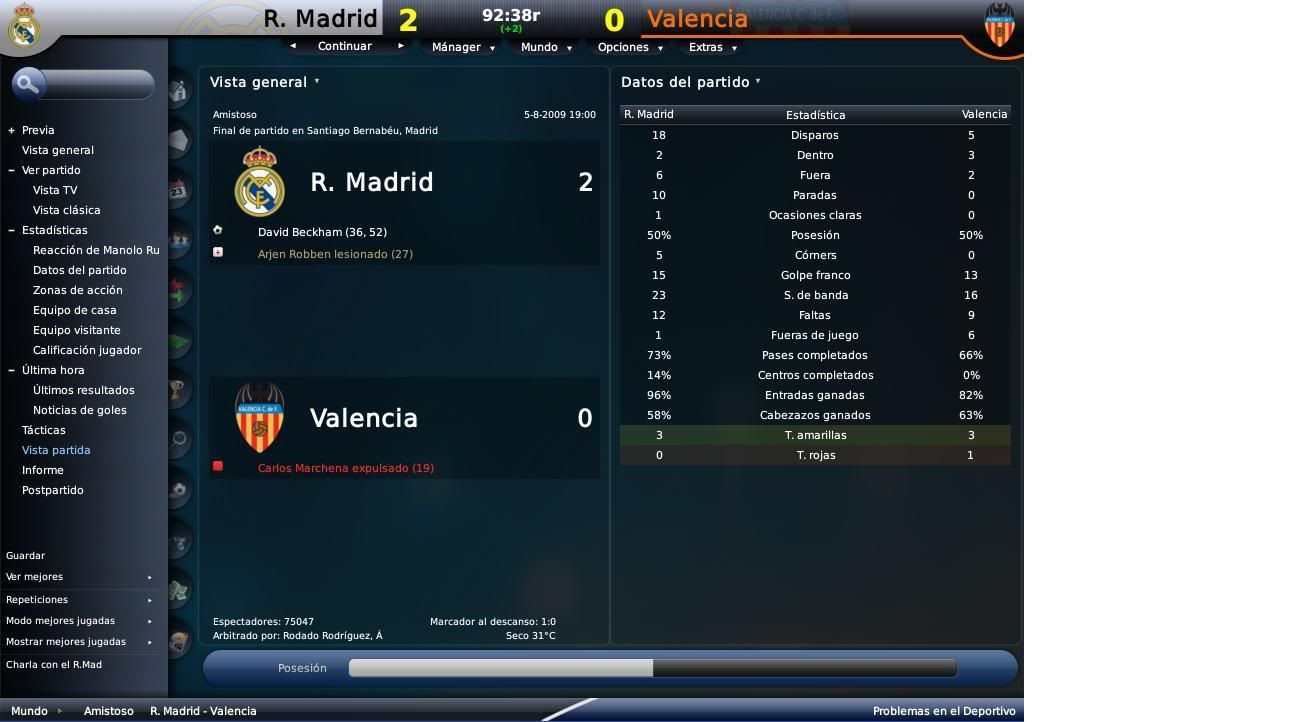The width and height of the screenshot is (1294, 722).
Task: Show Equipo de casa statistics
Action: point(74,310)
